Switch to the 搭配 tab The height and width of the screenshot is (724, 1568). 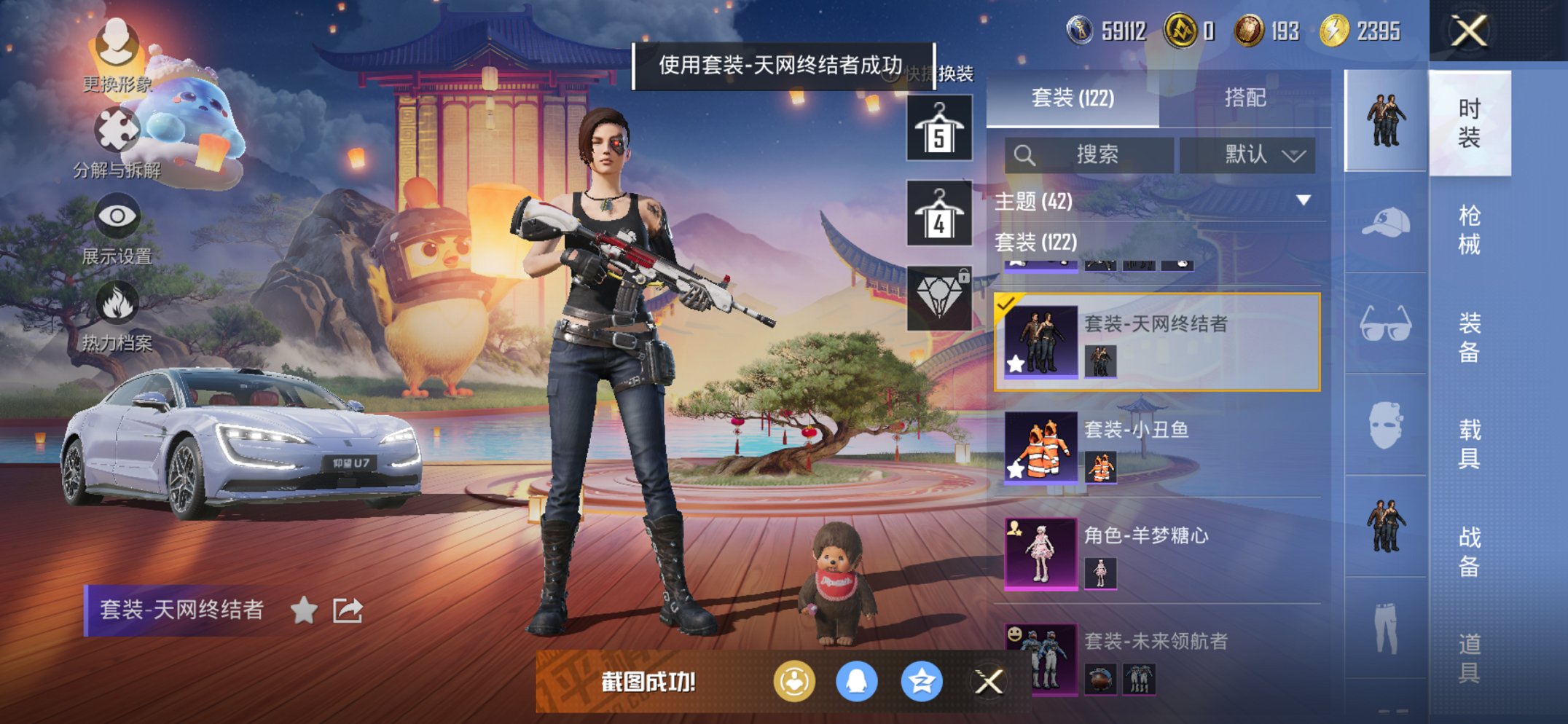(1246, 98)
